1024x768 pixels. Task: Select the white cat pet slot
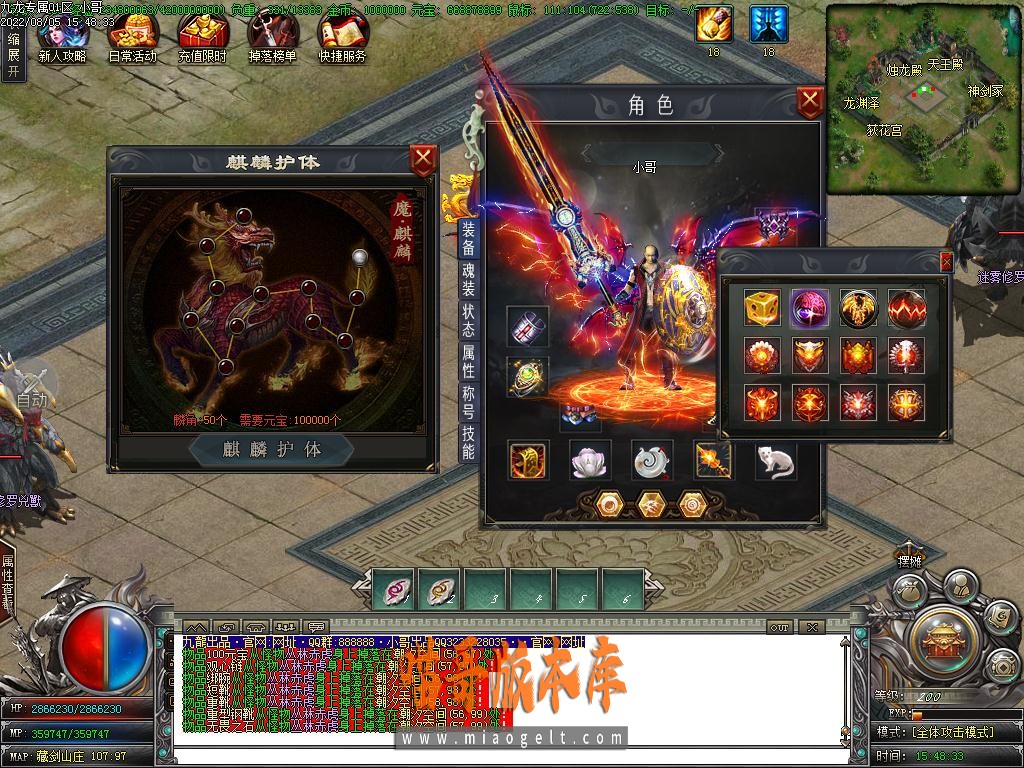[x=775, y=460]
